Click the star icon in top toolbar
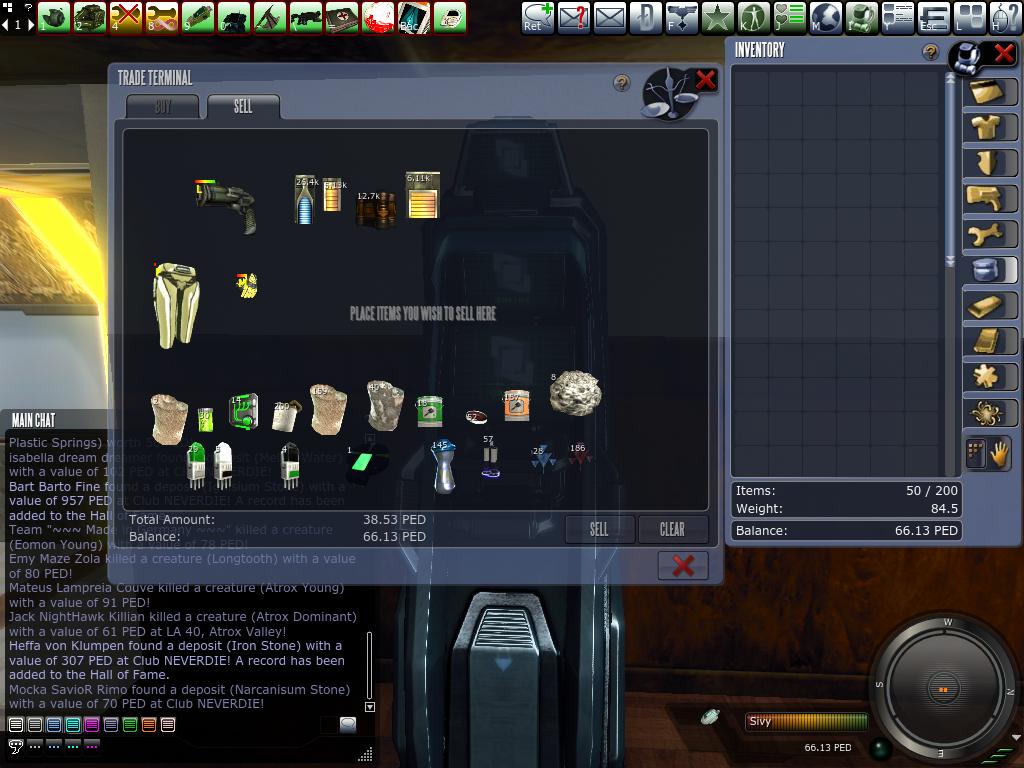This screenshot has width=1024, height=768. coord(717,17)
